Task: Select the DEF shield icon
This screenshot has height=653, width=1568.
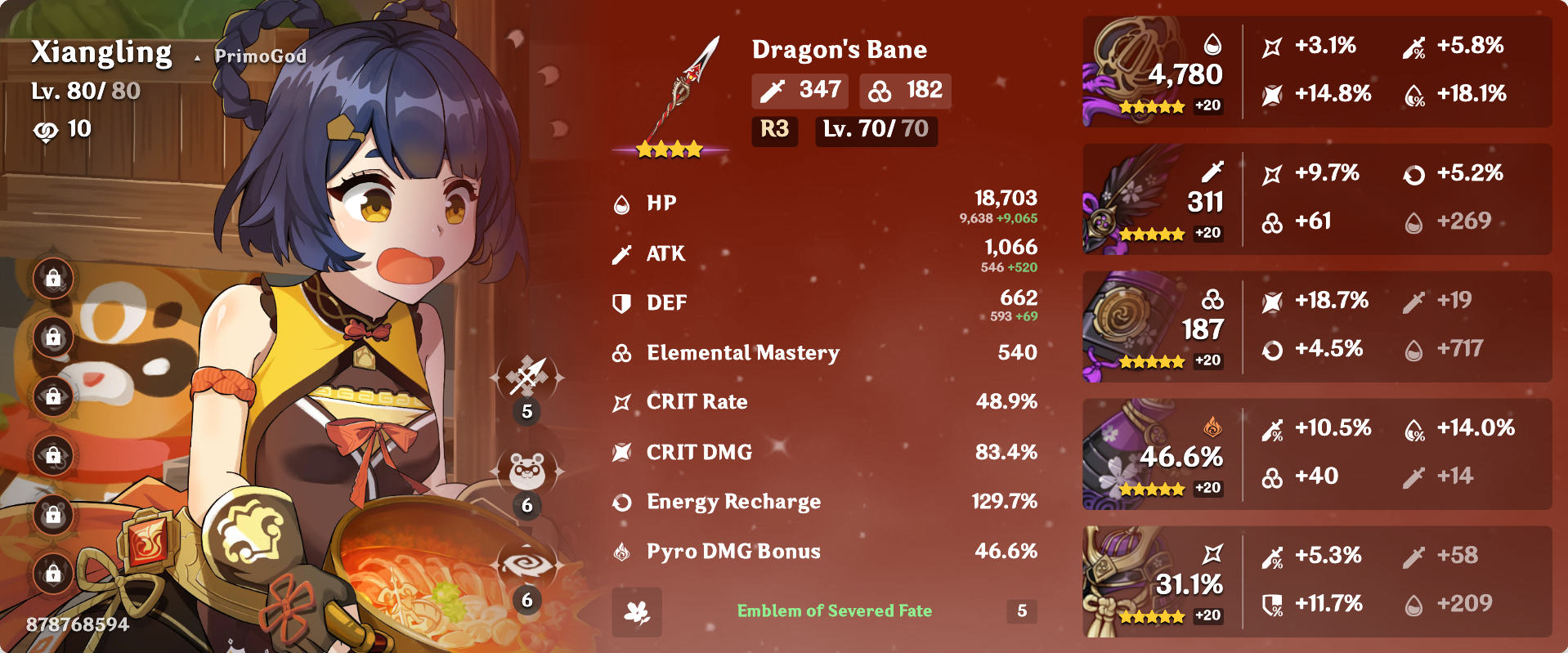Action: (620, 303)
